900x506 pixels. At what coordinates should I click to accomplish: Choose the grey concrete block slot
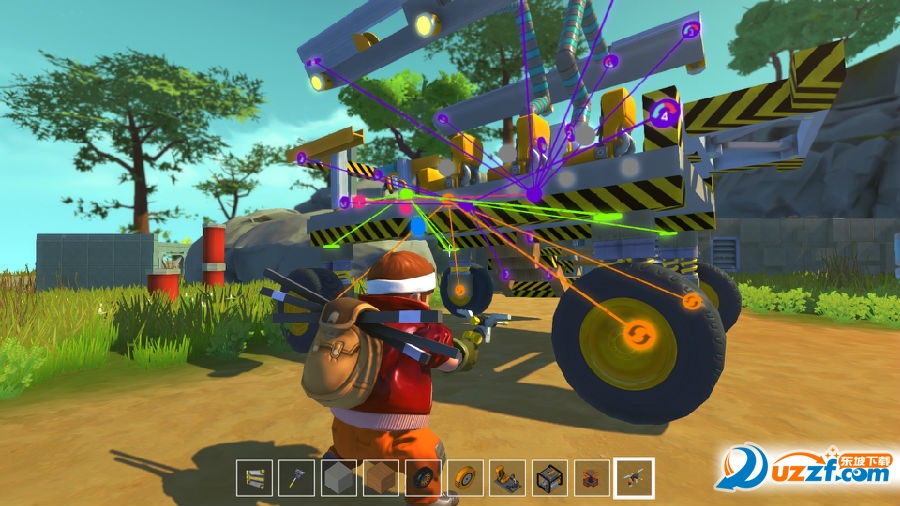coord(338,478)
